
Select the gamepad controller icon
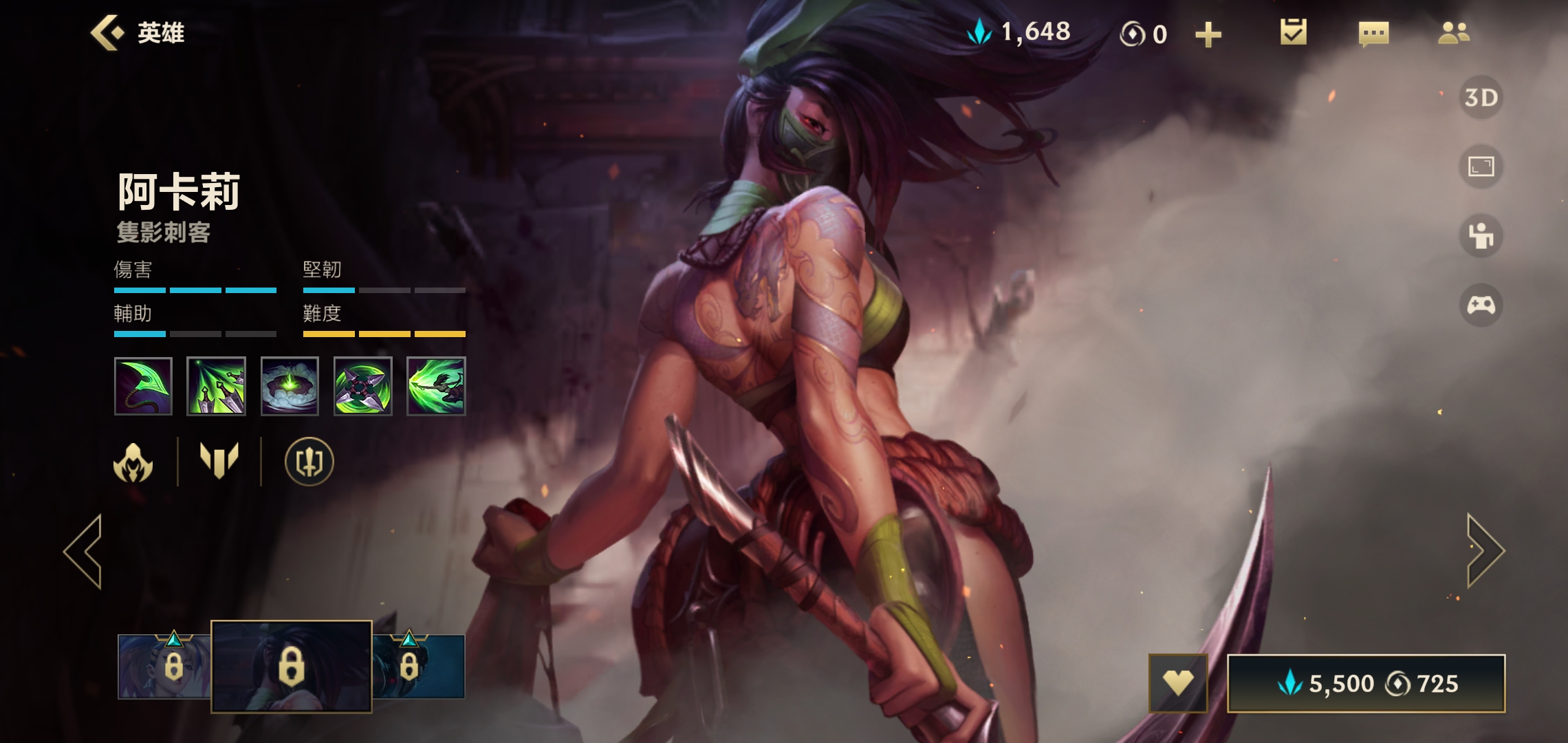[x=1481, y=305]
